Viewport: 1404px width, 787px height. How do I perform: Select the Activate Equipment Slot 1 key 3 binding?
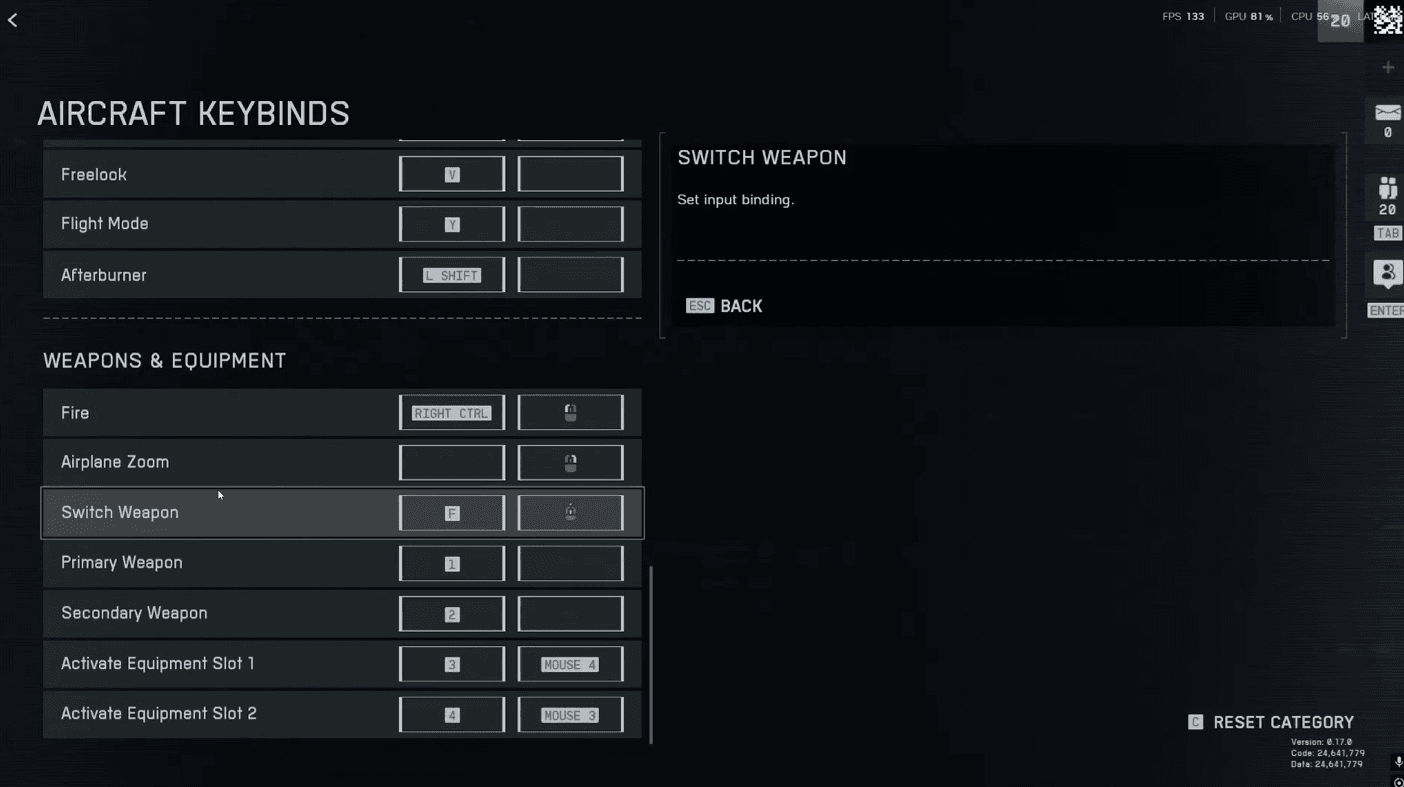452,664
